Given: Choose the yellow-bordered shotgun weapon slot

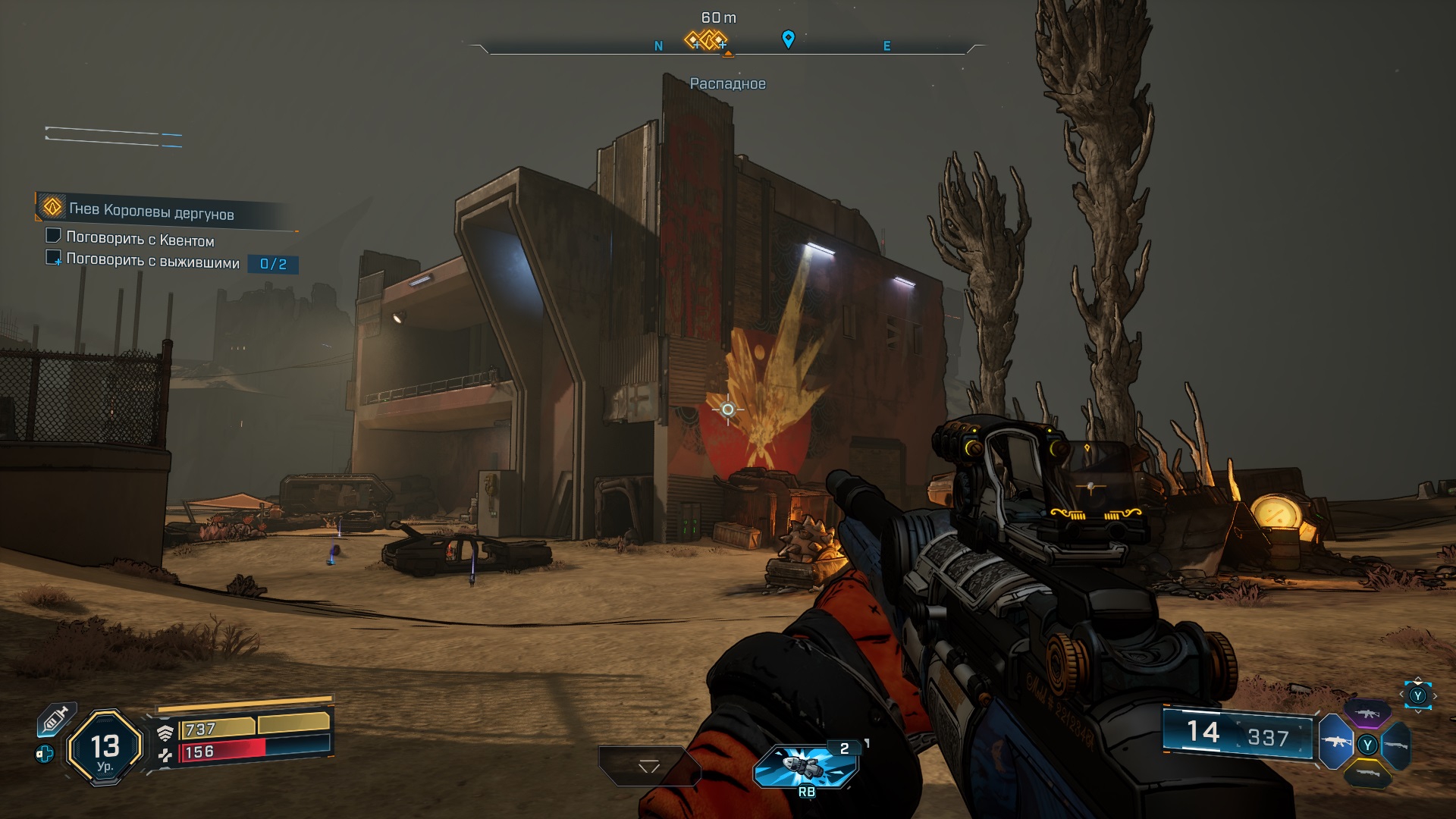Looking at the screenshot, I should point(1367,773).
